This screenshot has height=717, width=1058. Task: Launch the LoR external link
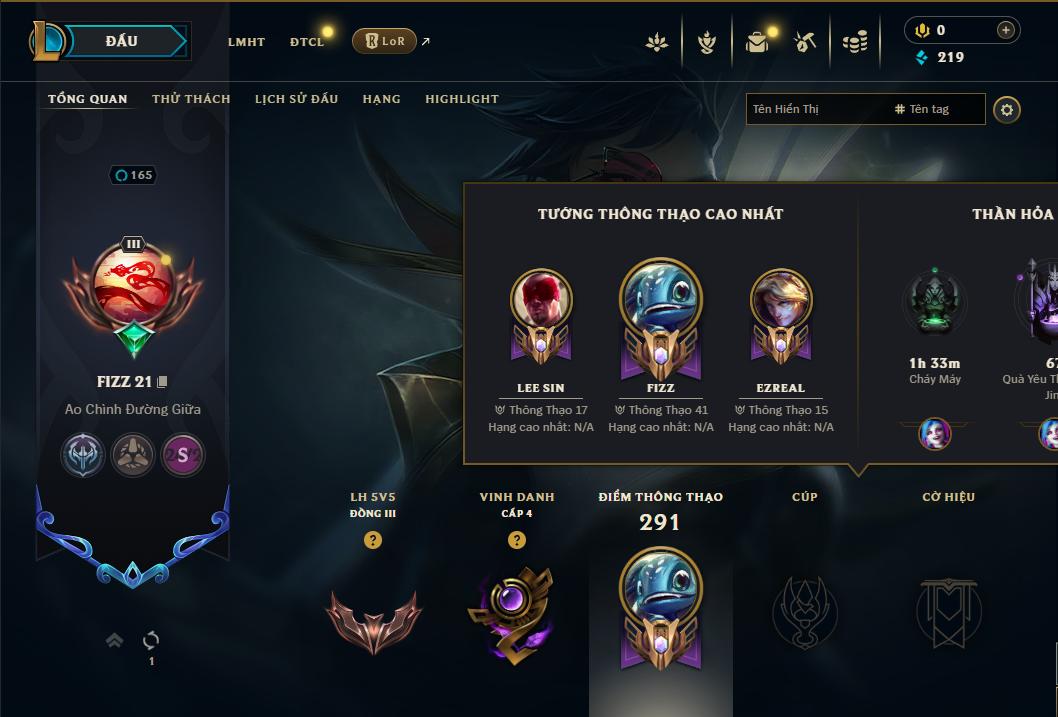pos(385,41)
